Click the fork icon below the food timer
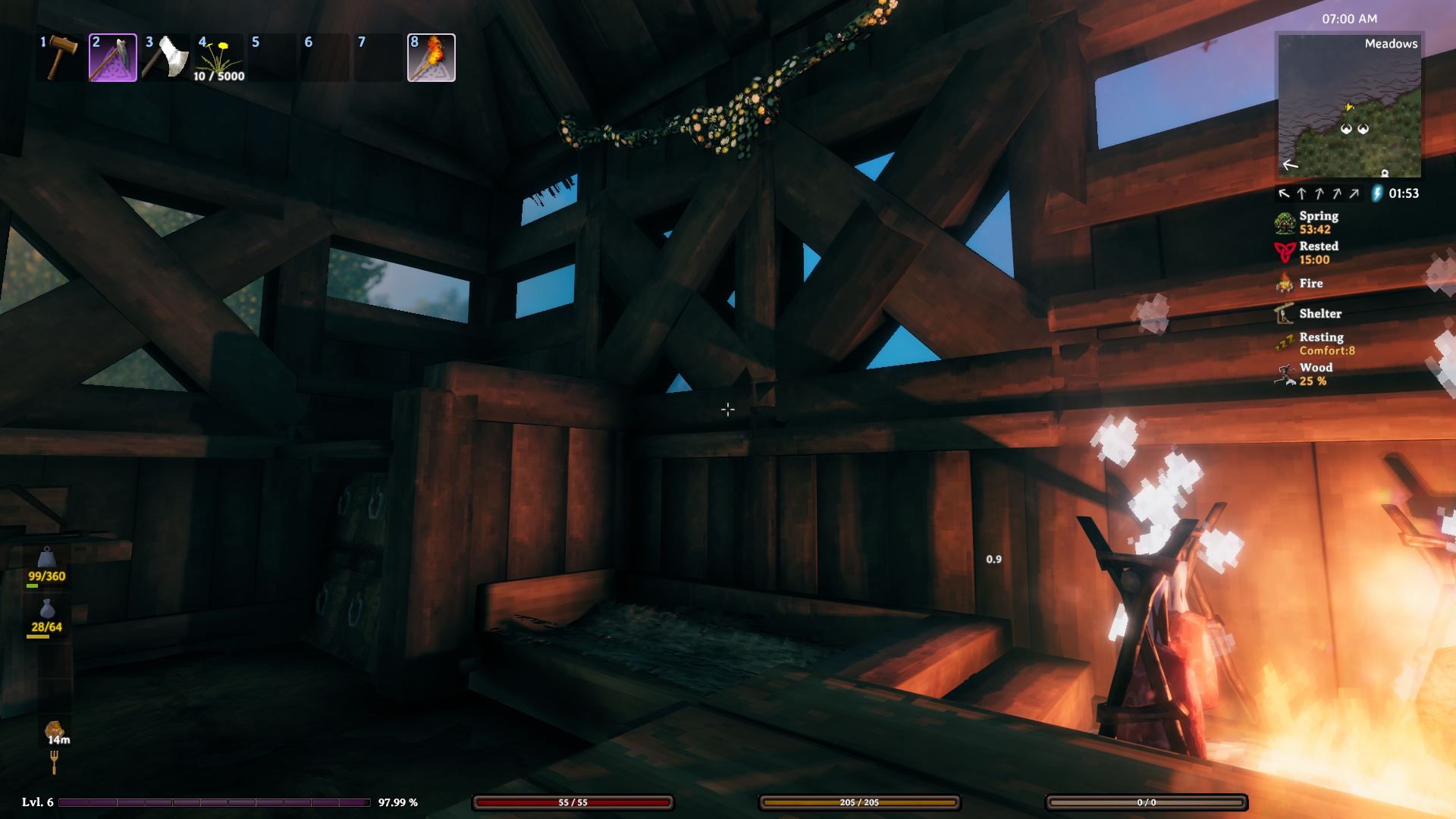The image size is (1456, 819). coord(54,761)
